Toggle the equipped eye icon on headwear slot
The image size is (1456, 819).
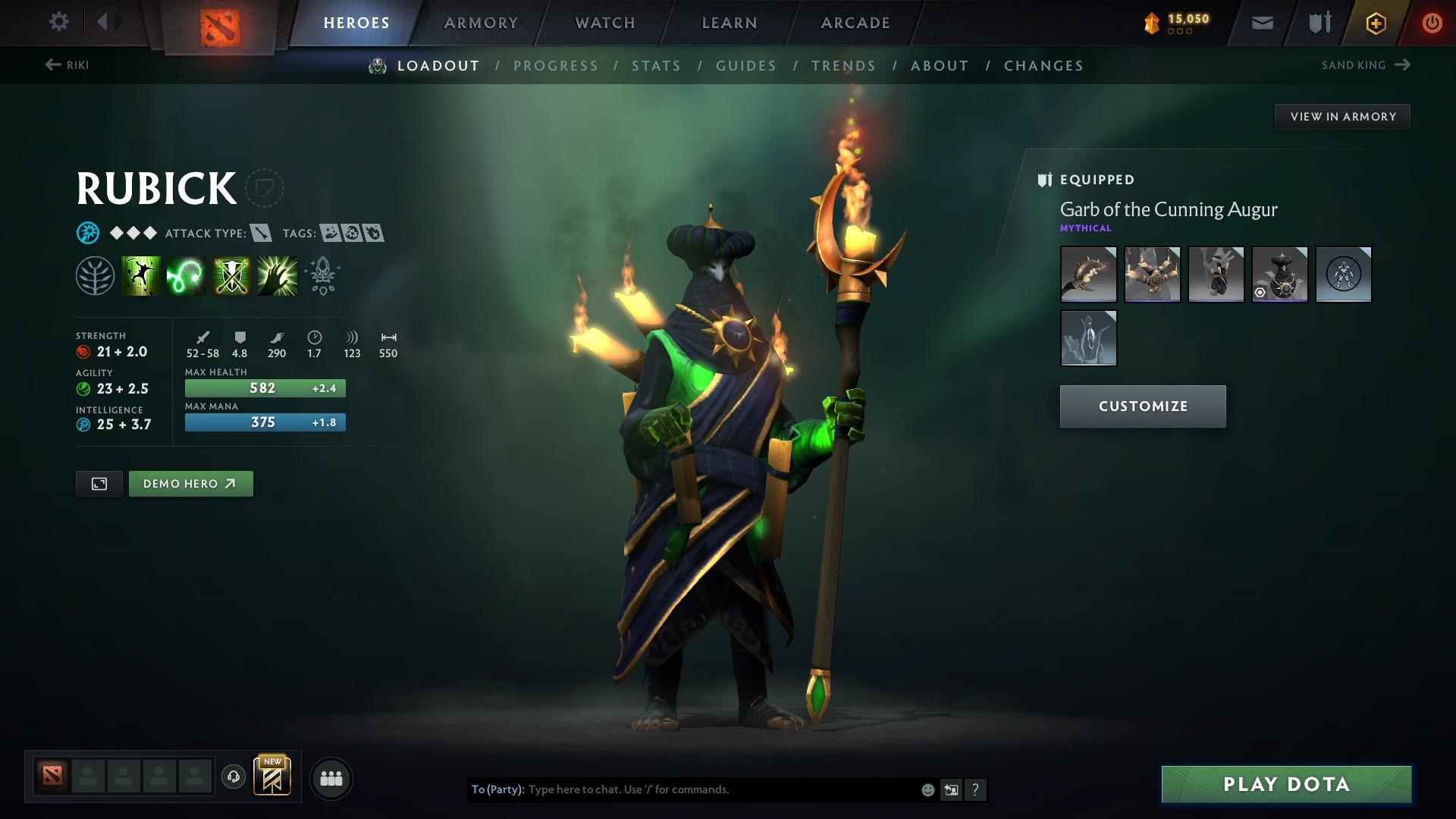pyautogui.click(x=1260, y=293)
